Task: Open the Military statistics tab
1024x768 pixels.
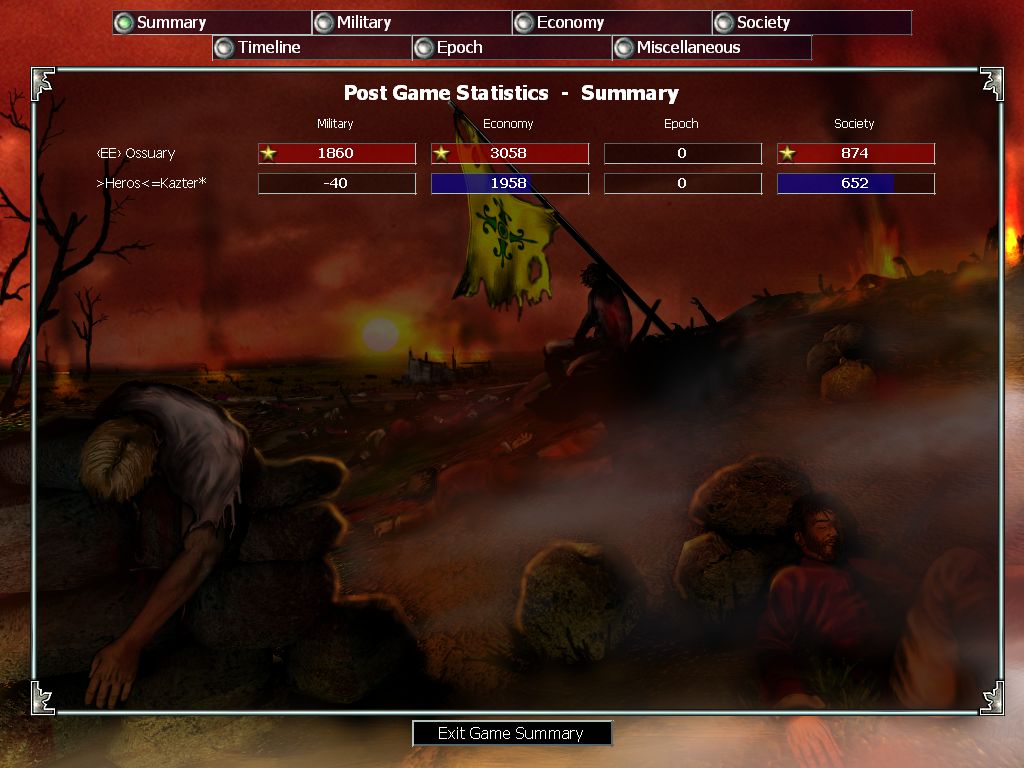Action: pos(411,23)
